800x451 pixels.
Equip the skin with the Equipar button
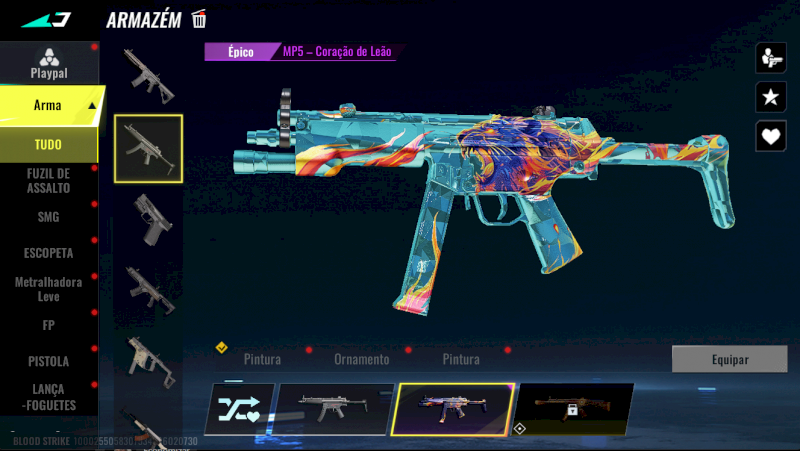729,359
